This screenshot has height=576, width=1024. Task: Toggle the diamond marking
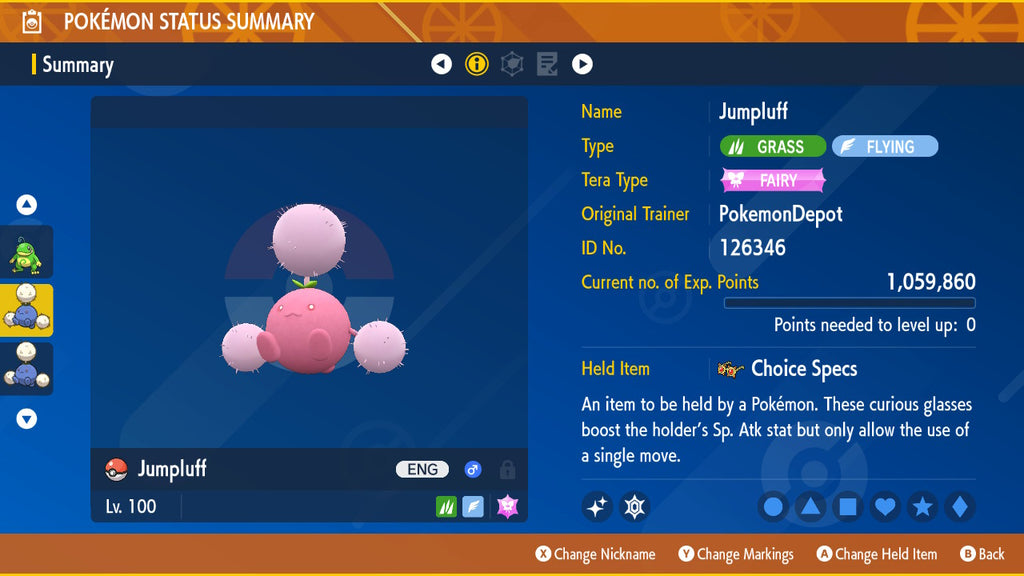click(959, 507)
